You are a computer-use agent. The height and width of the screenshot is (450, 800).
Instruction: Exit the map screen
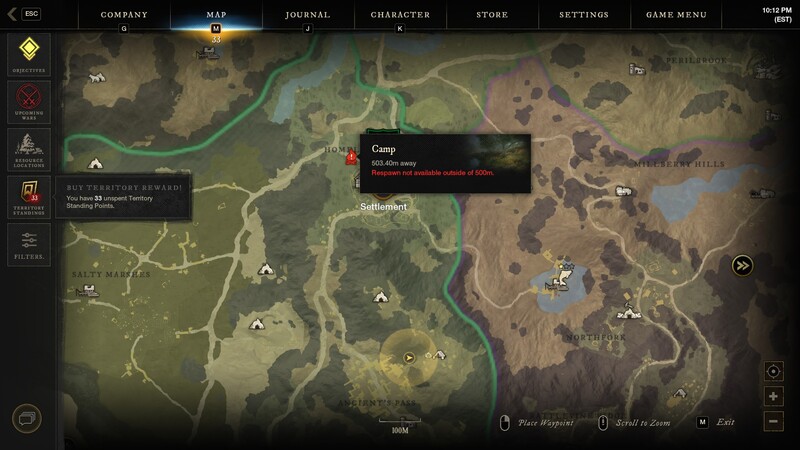point(703,422)
